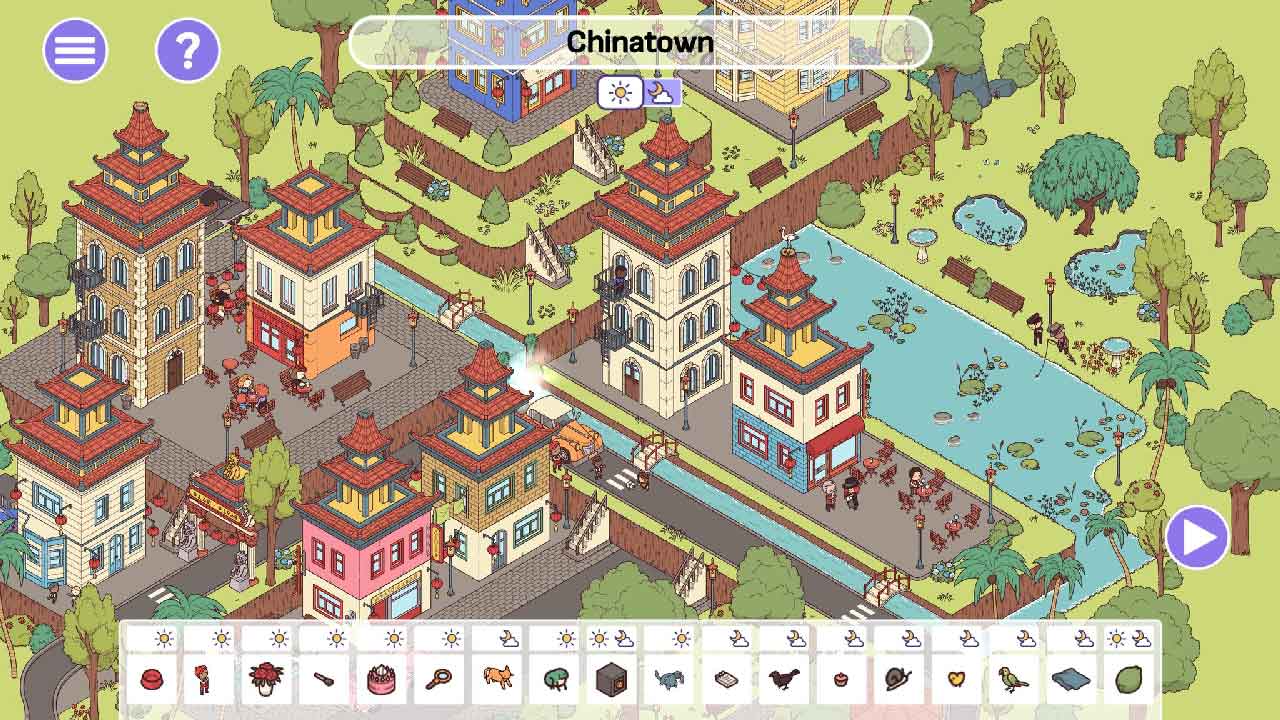Choose the red flower bouquet slot
1280x720 pixels.
267,680
